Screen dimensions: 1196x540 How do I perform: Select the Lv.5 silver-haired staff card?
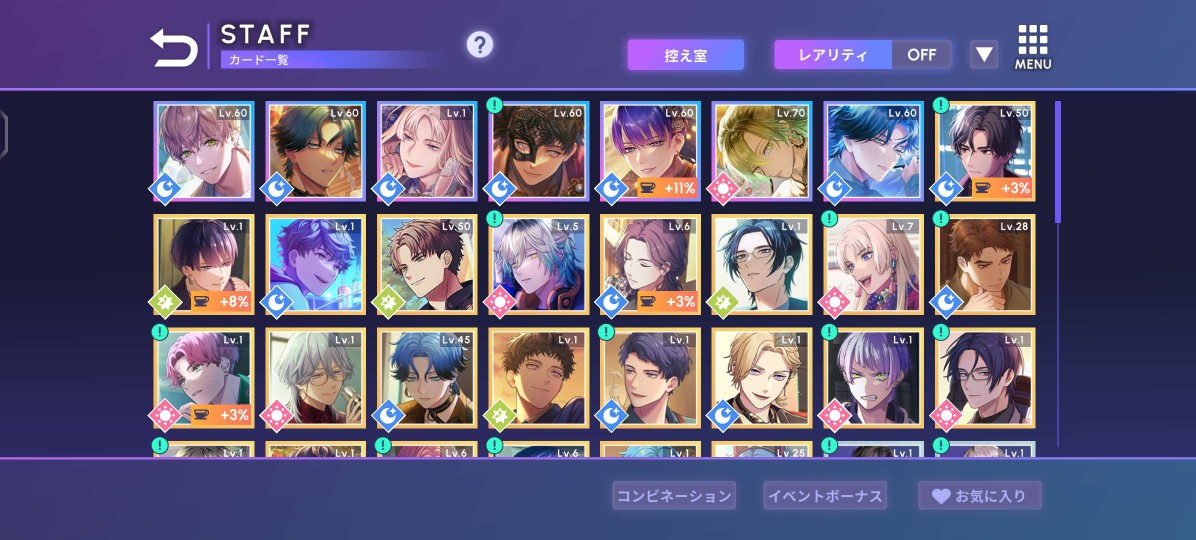[538, 264]
